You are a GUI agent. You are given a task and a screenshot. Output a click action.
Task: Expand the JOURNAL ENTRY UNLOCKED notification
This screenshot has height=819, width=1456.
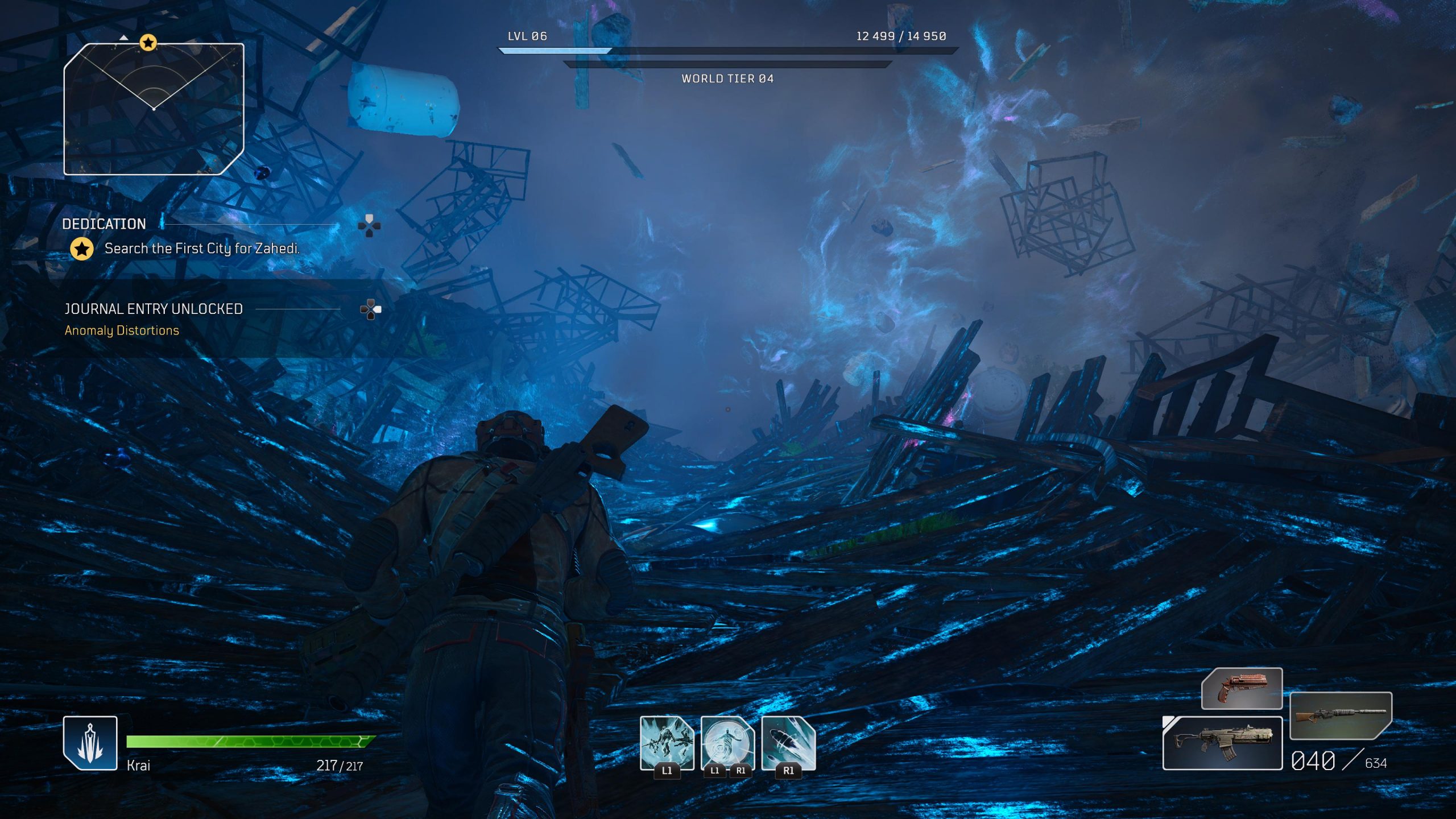pyautogui.click(x=154, y=308)
